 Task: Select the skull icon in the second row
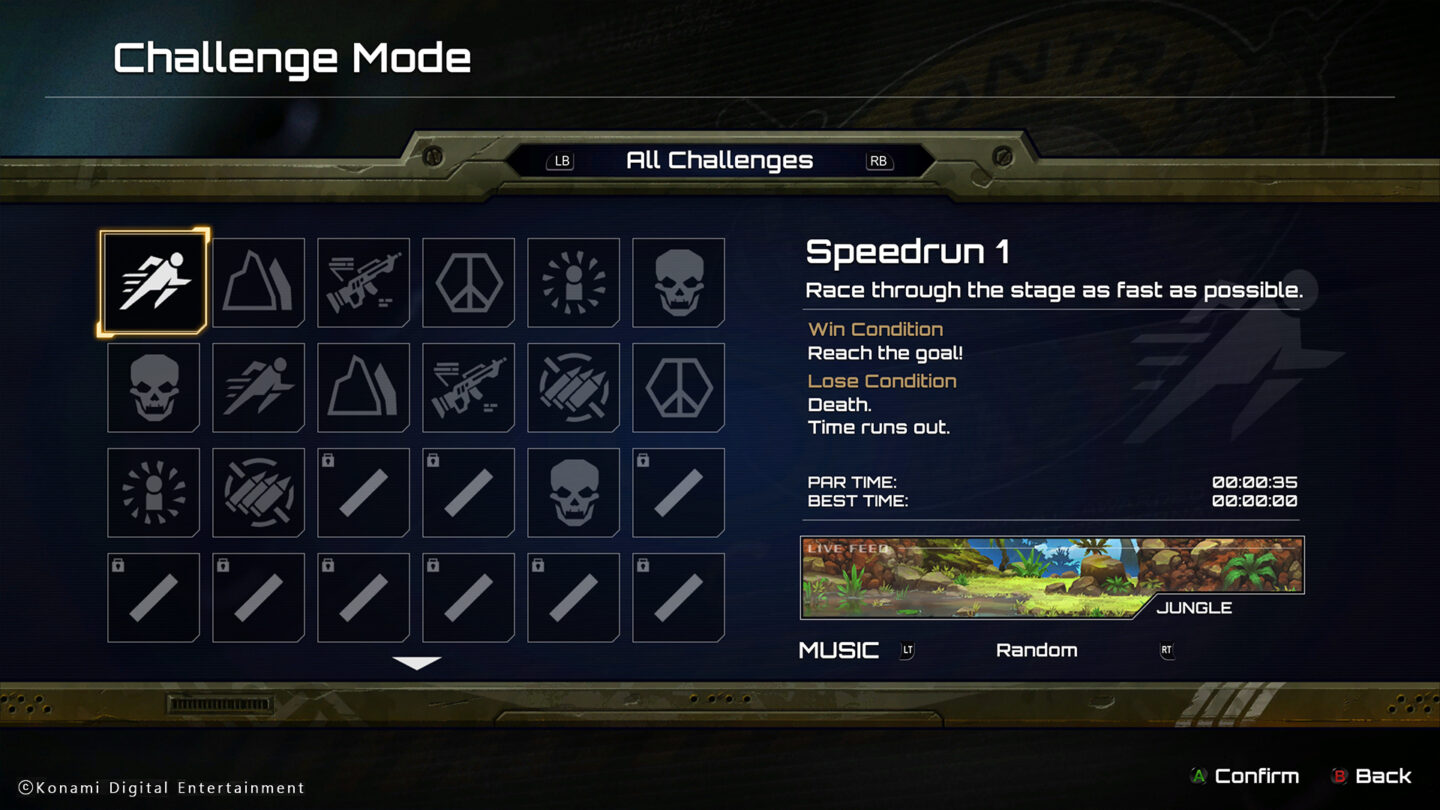[x=153, y=388]
